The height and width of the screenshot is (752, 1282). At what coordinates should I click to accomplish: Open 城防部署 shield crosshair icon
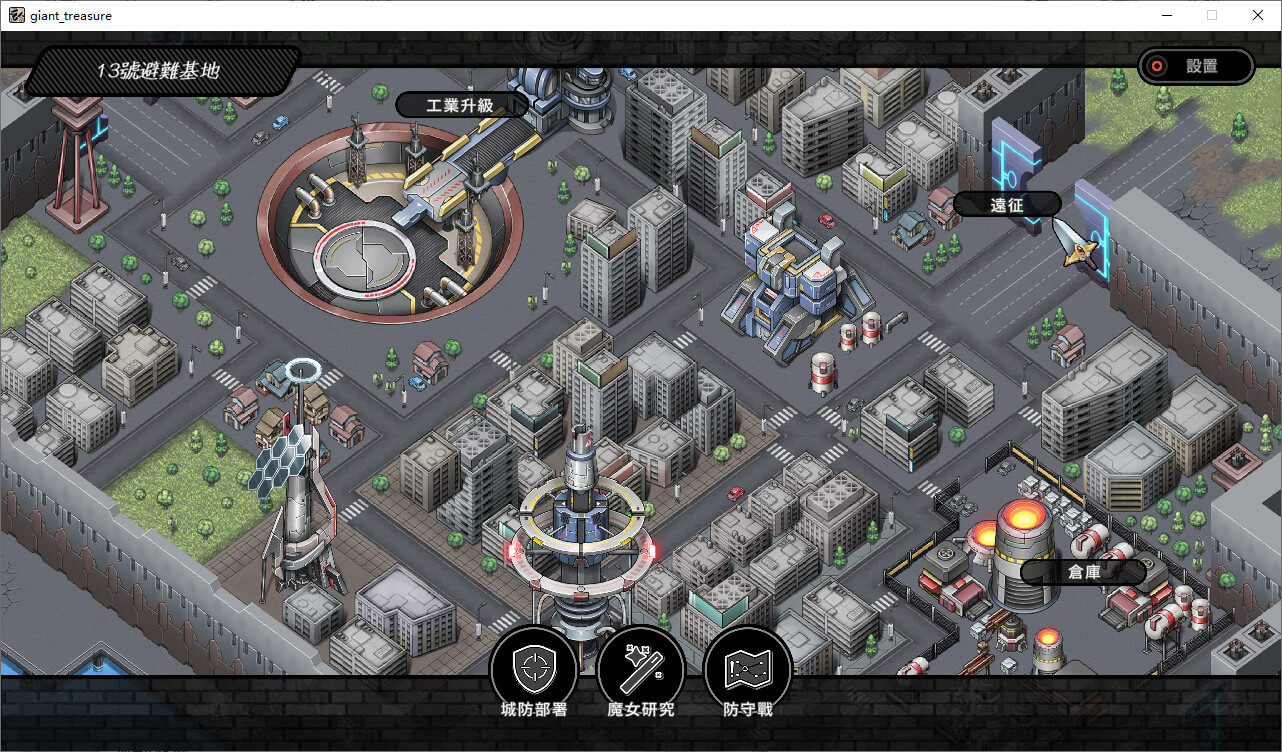click(x=533, y=669)
